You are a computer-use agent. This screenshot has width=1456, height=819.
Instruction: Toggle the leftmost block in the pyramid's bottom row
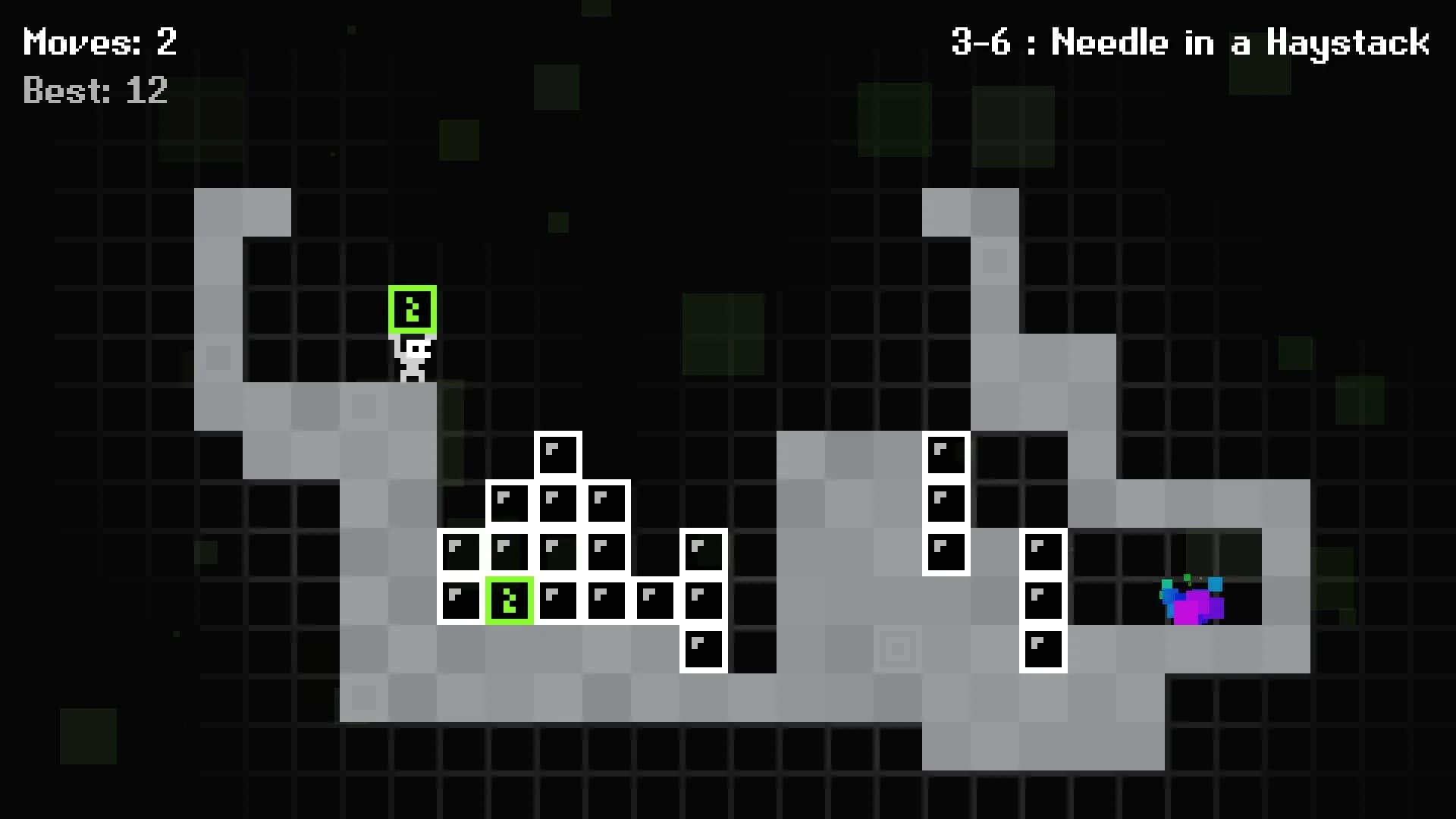461,600
